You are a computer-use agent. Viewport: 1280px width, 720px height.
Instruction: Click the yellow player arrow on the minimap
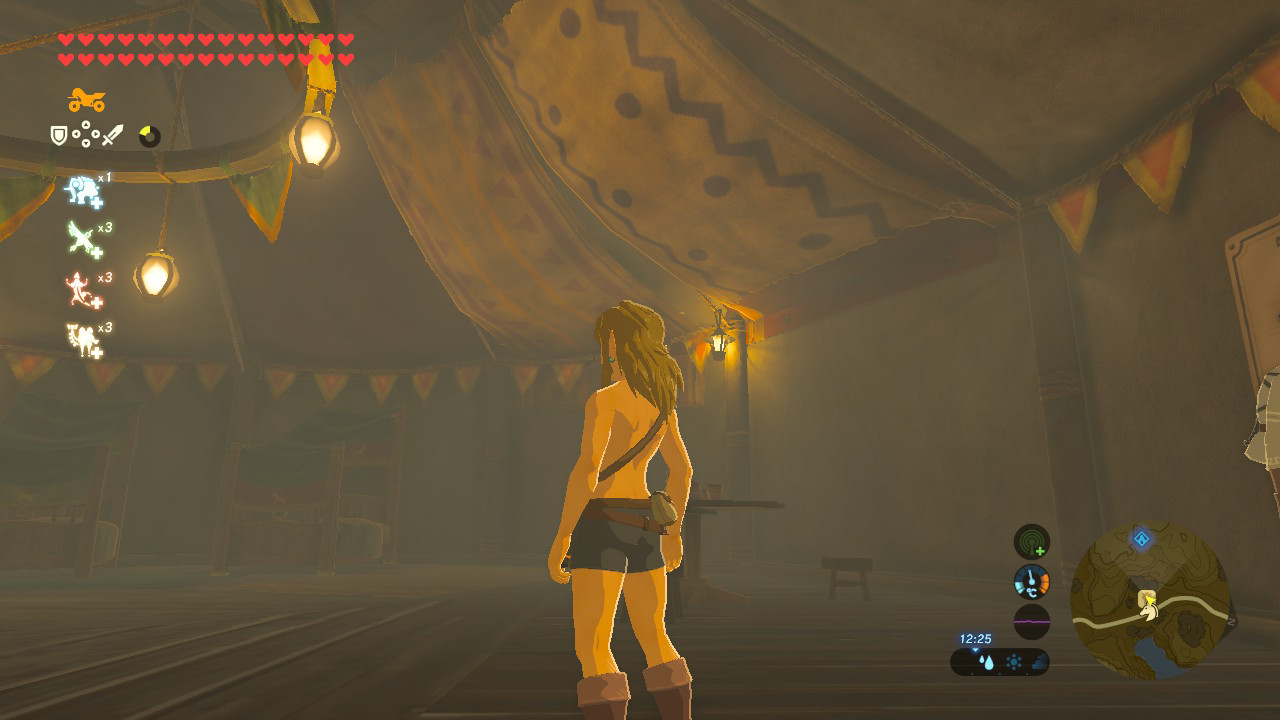[1150, 601]
